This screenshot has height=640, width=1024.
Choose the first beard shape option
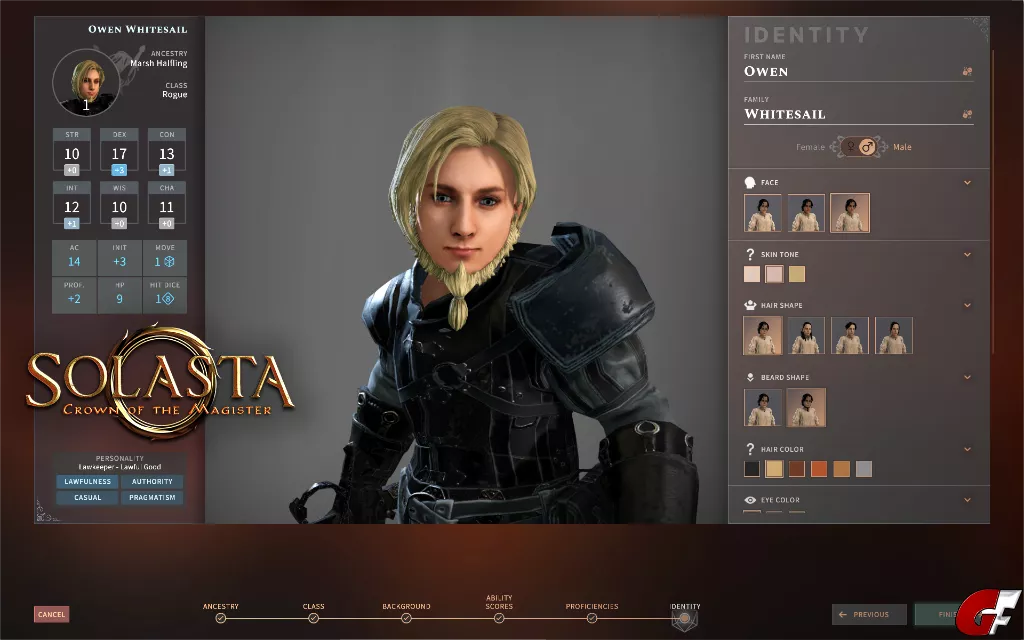click(x=763, y=408)
